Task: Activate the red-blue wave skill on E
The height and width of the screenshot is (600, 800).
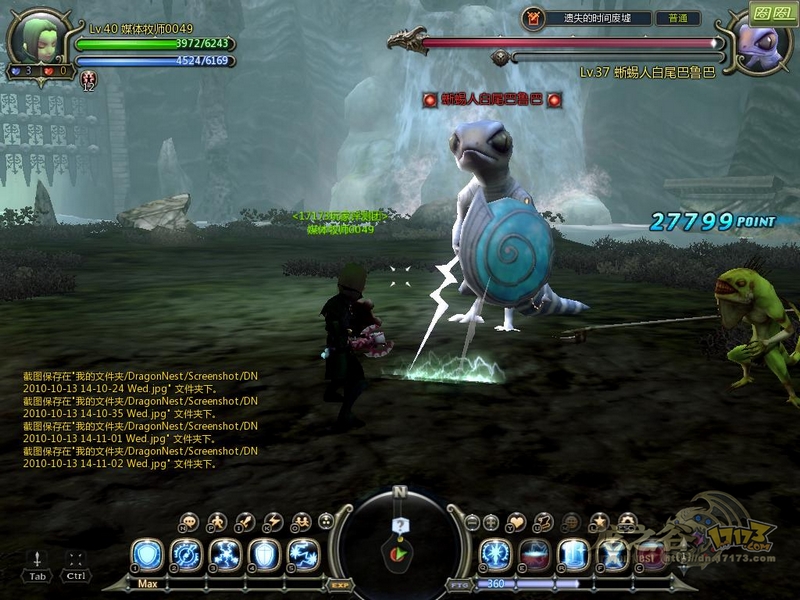Action: [535, 554]
